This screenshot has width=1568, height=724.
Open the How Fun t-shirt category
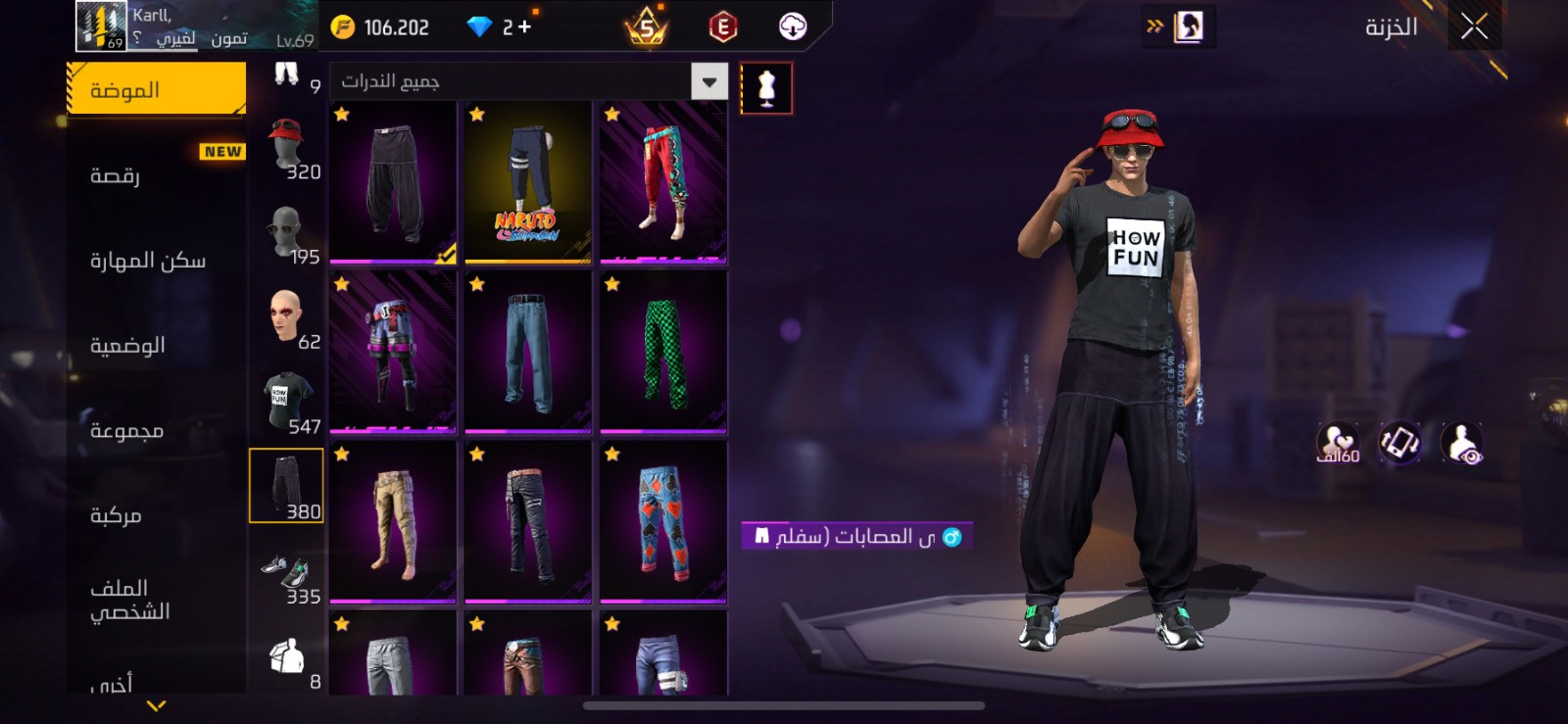tap(287, 402)
